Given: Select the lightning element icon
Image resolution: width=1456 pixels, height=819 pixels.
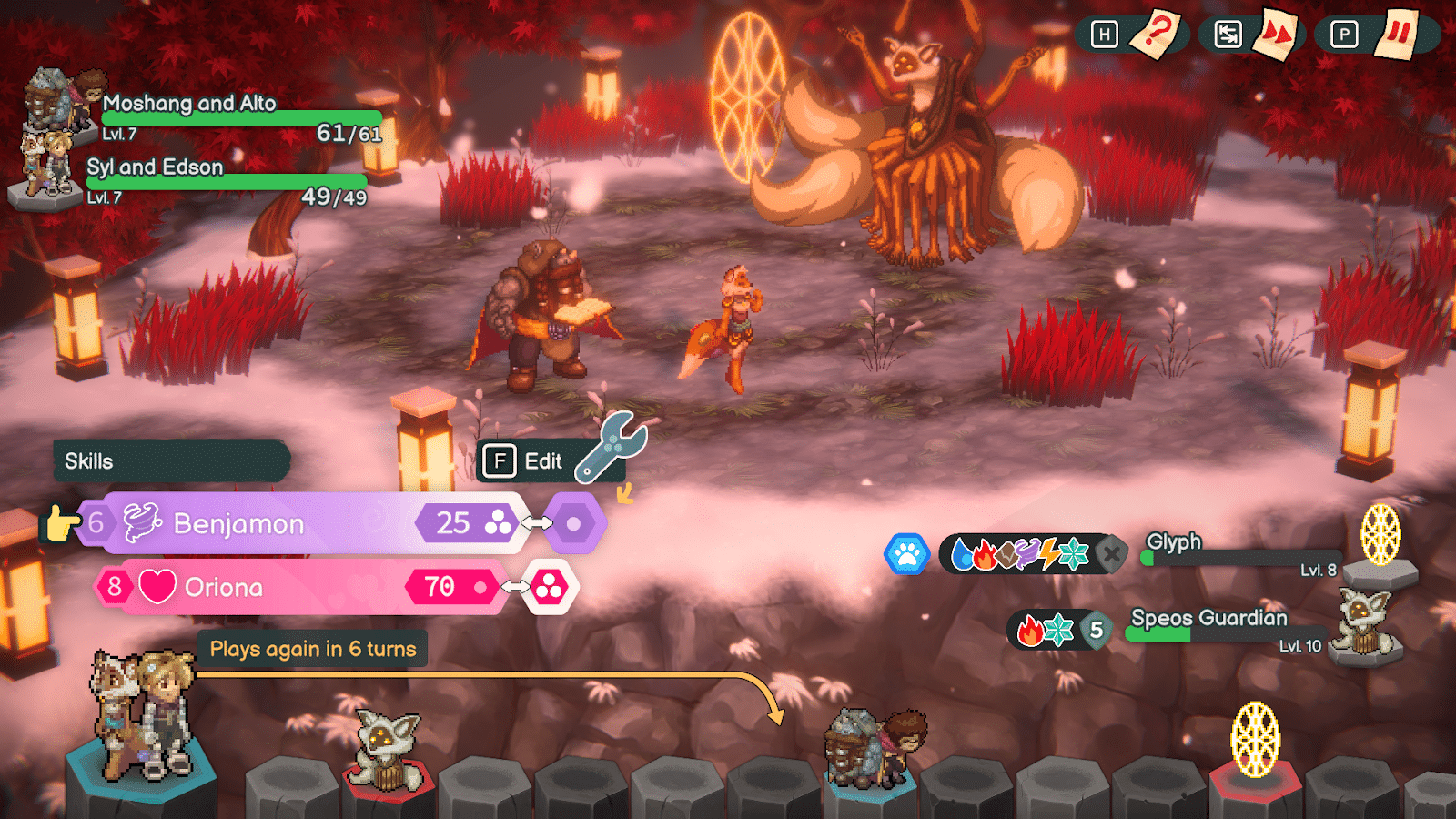Looking at the screenshot, I should tap(1049, 552).
